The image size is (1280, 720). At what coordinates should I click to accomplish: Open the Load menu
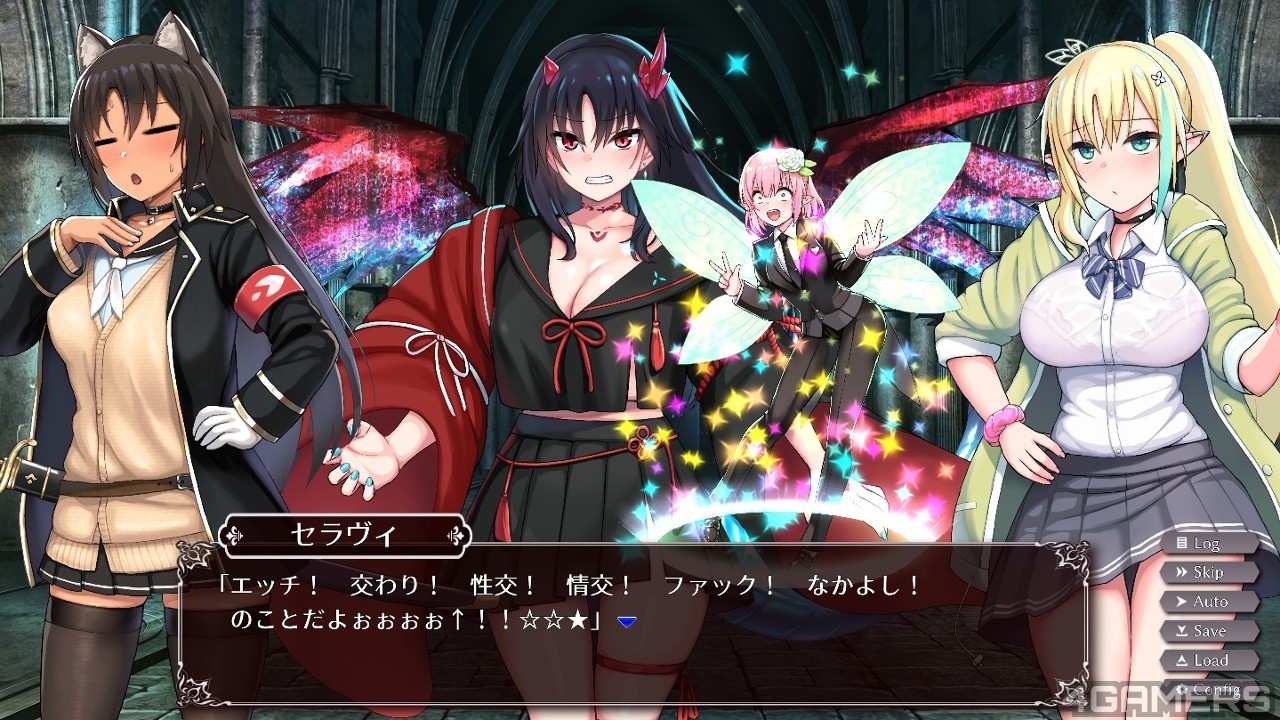1208,660
